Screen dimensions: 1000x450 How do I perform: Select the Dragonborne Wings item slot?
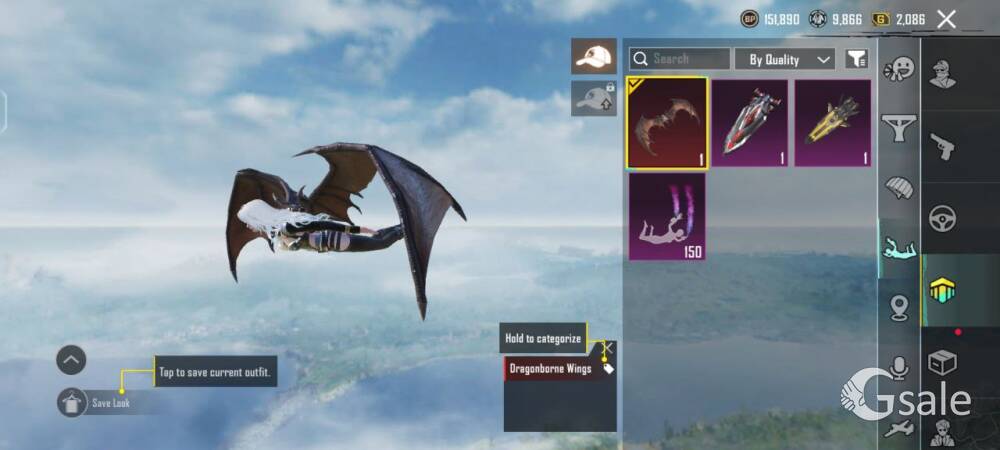click(x=667, y=123)
